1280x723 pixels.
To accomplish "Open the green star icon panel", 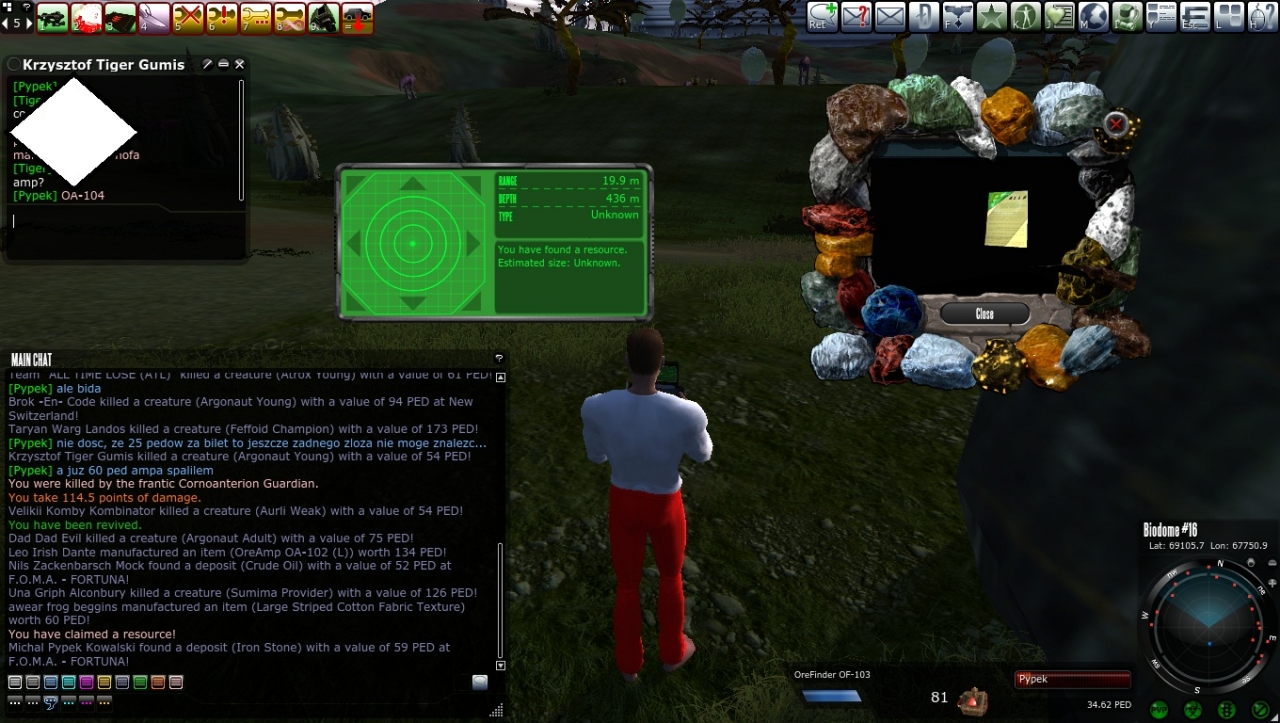I will click(x=991, y=16).
